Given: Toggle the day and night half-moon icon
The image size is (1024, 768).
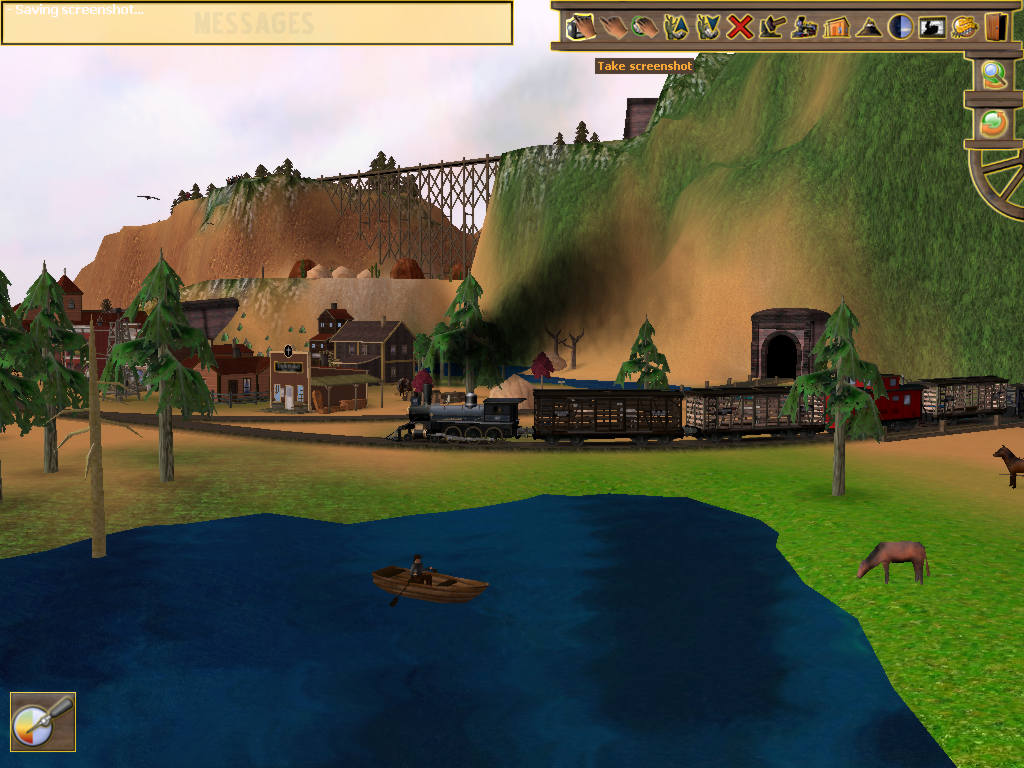Looking at the screenshot, I should tap(900, 26).
